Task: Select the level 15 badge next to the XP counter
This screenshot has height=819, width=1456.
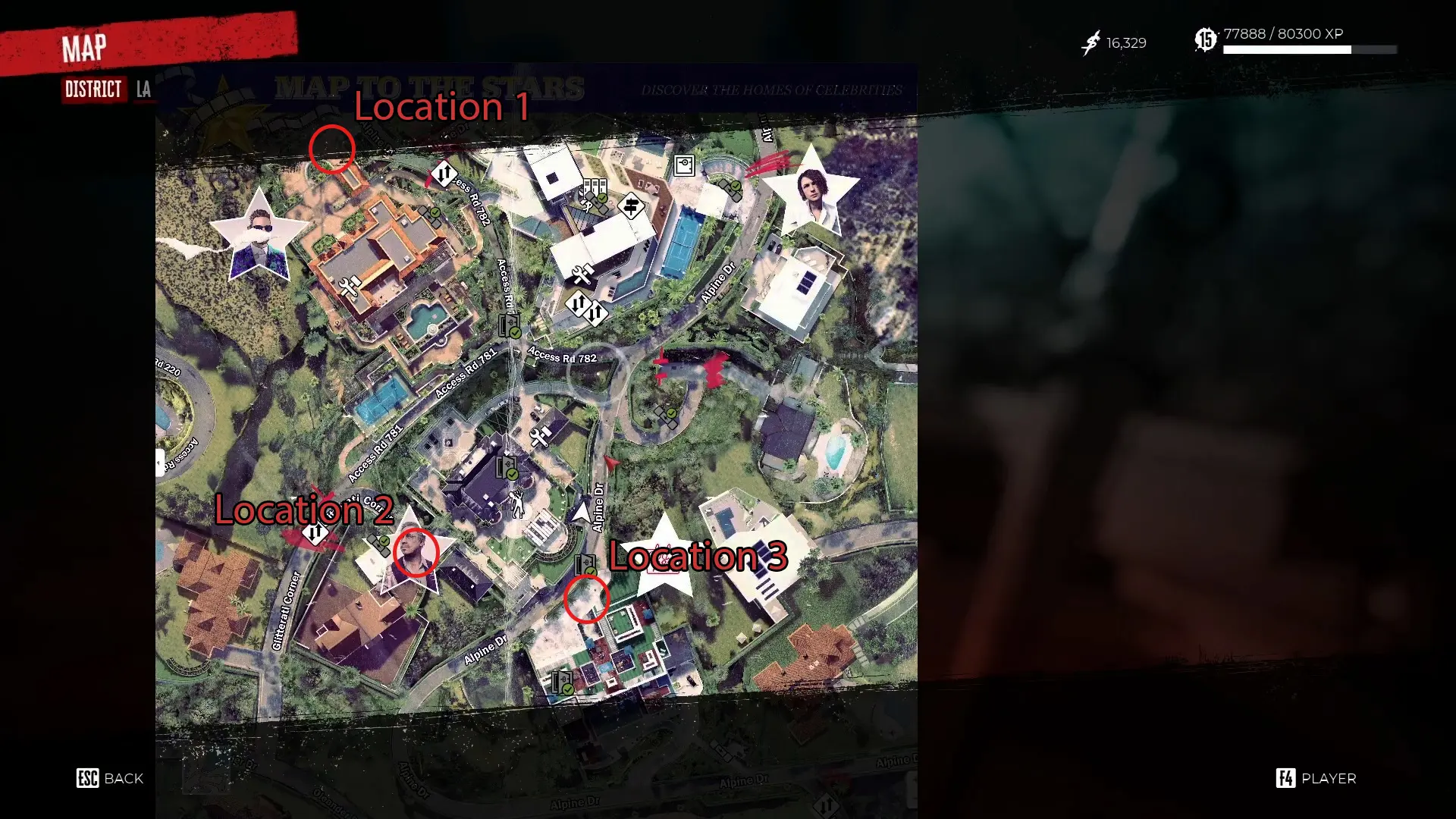Action: coord(1205,35)
